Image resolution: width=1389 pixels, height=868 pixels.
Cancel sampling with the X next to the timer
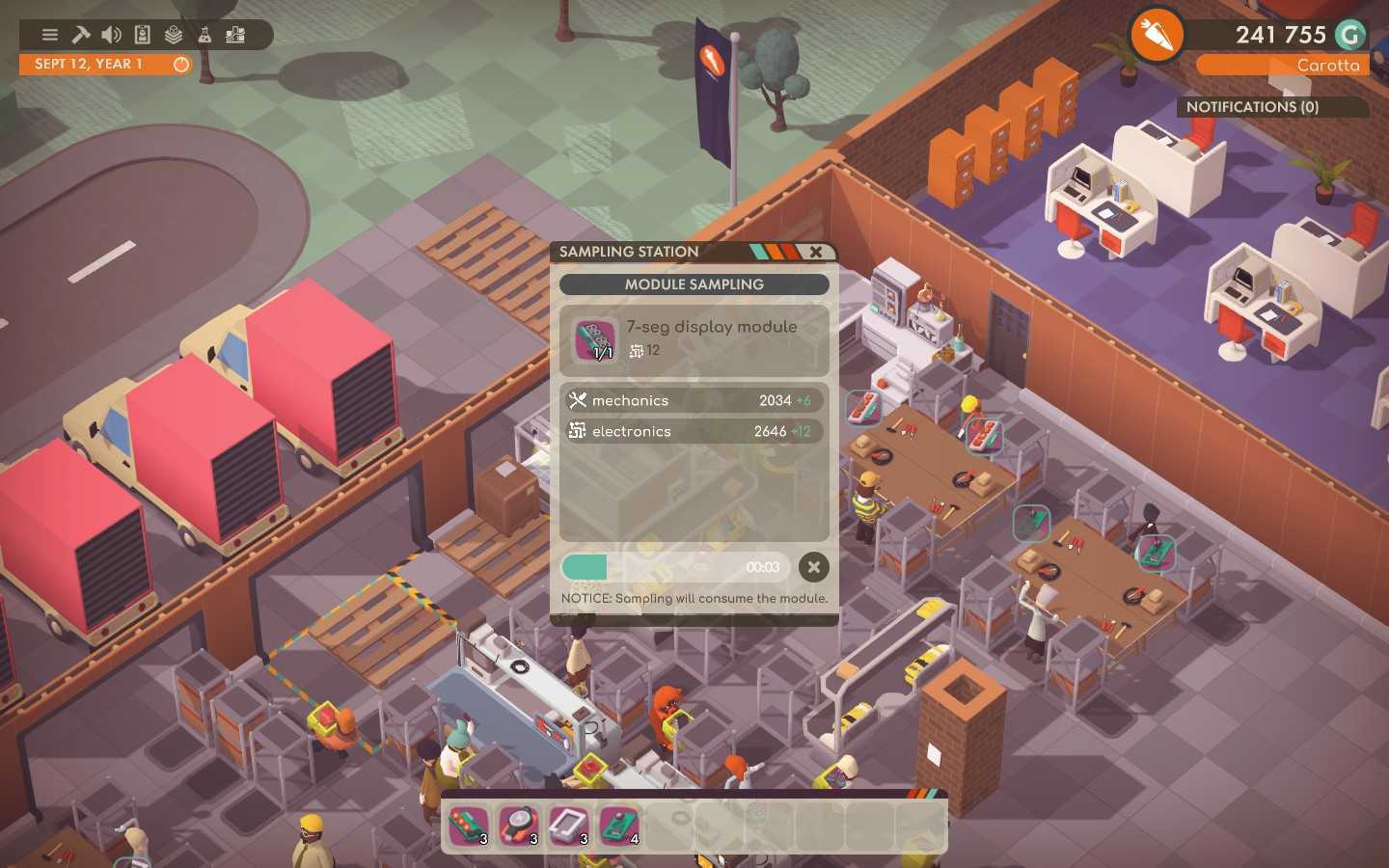click(x=813, y=568)
